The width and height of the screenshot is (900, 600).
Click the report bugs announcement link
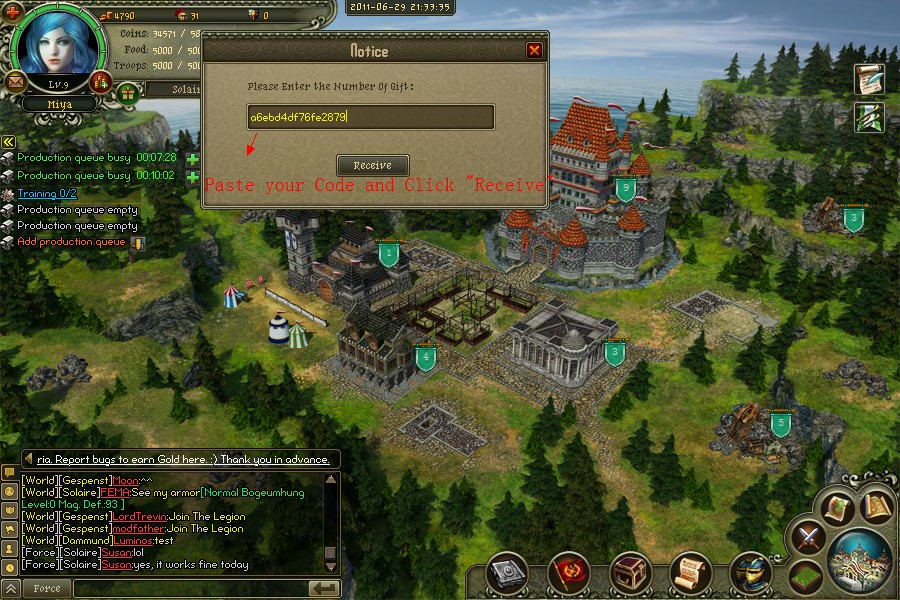183,459
